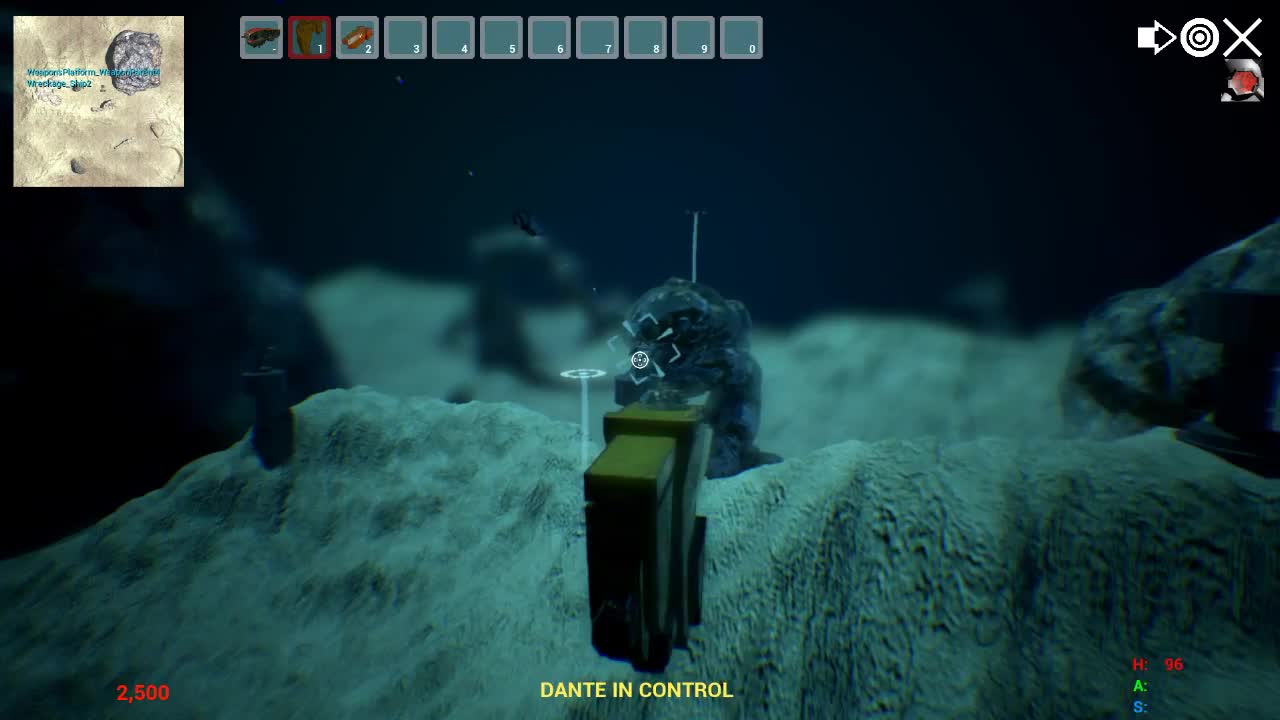
Task: Toggle empty hotbar slot 3
Action: point(404,37)
